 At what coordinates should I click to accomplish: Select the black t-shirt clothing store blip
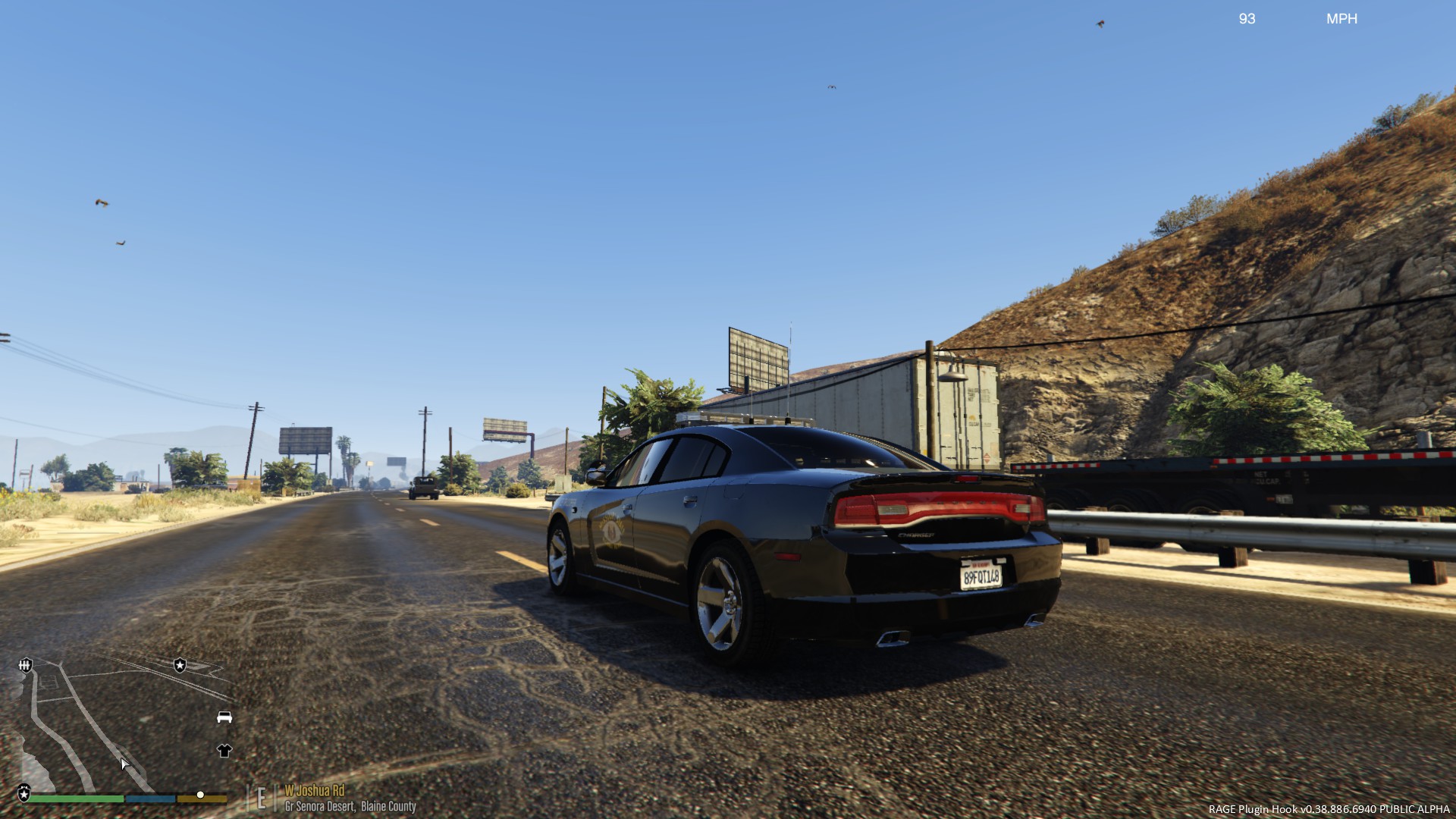click(224, 751)
